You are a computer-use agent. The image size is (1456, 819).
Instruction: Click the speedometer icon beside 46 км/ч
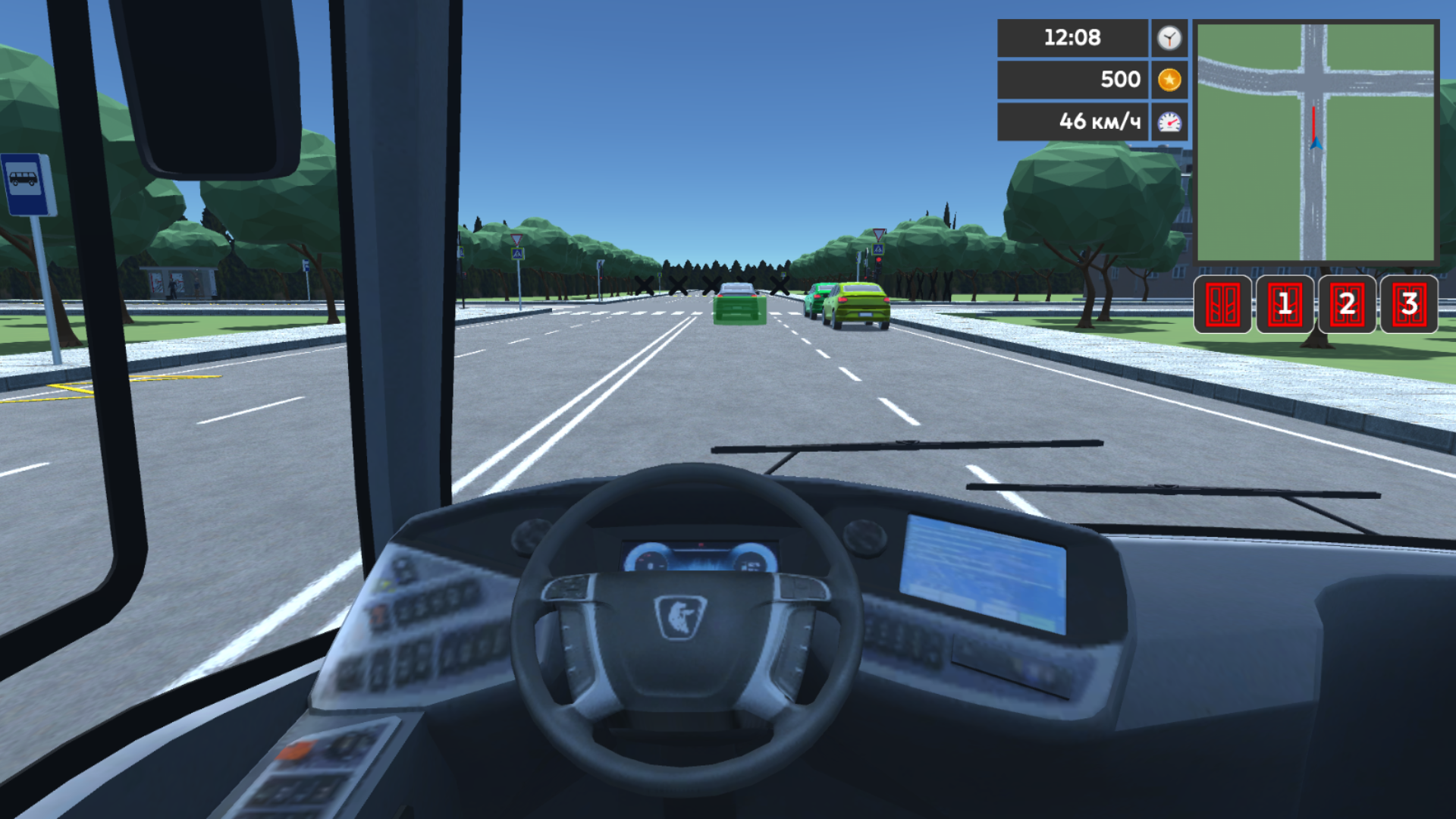coord(1168,120)
